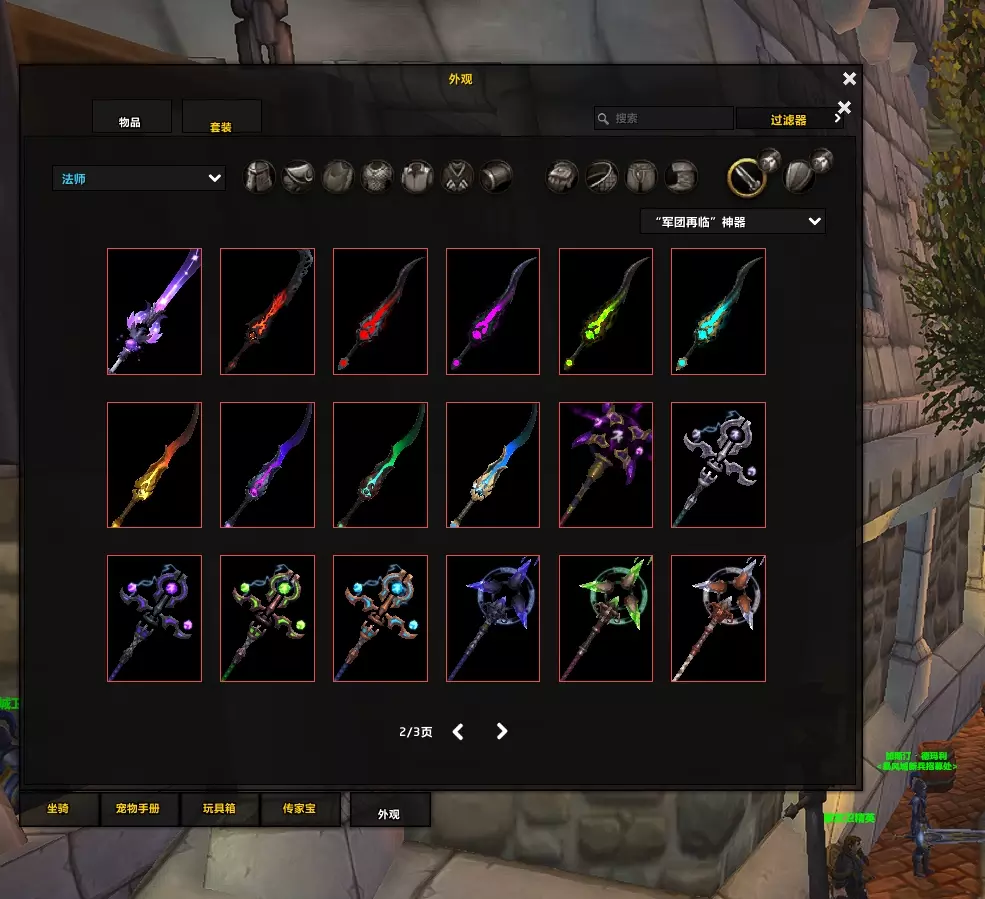Switch to the 传家宝 heirlooms tab
The width and height of the screenshot is (985, 899).
[299, 808]
